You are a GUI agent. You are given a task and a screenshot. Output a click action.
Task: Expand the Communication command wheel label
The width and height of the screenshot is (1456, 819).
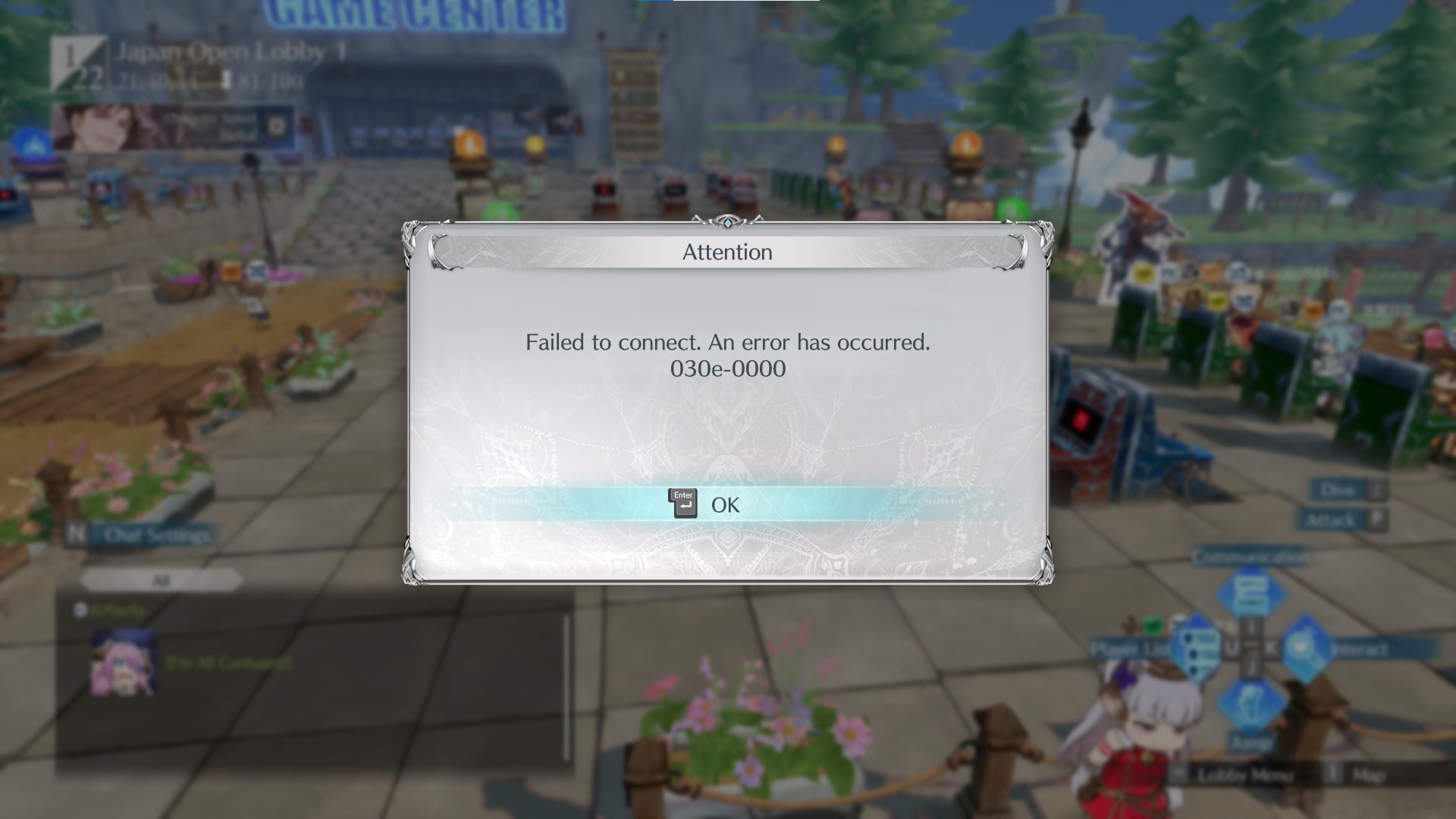(1251, 555)
